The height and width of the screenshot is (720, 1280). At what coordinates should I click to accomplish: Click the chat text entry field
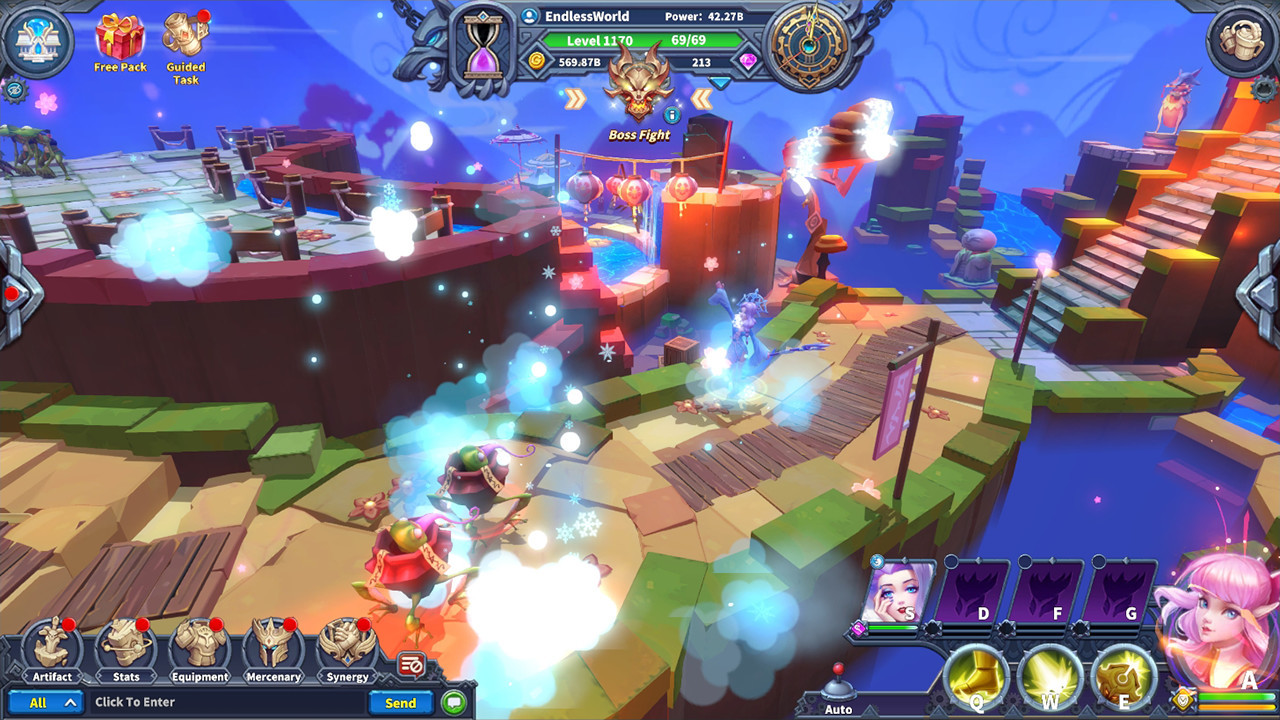[225, 702]
